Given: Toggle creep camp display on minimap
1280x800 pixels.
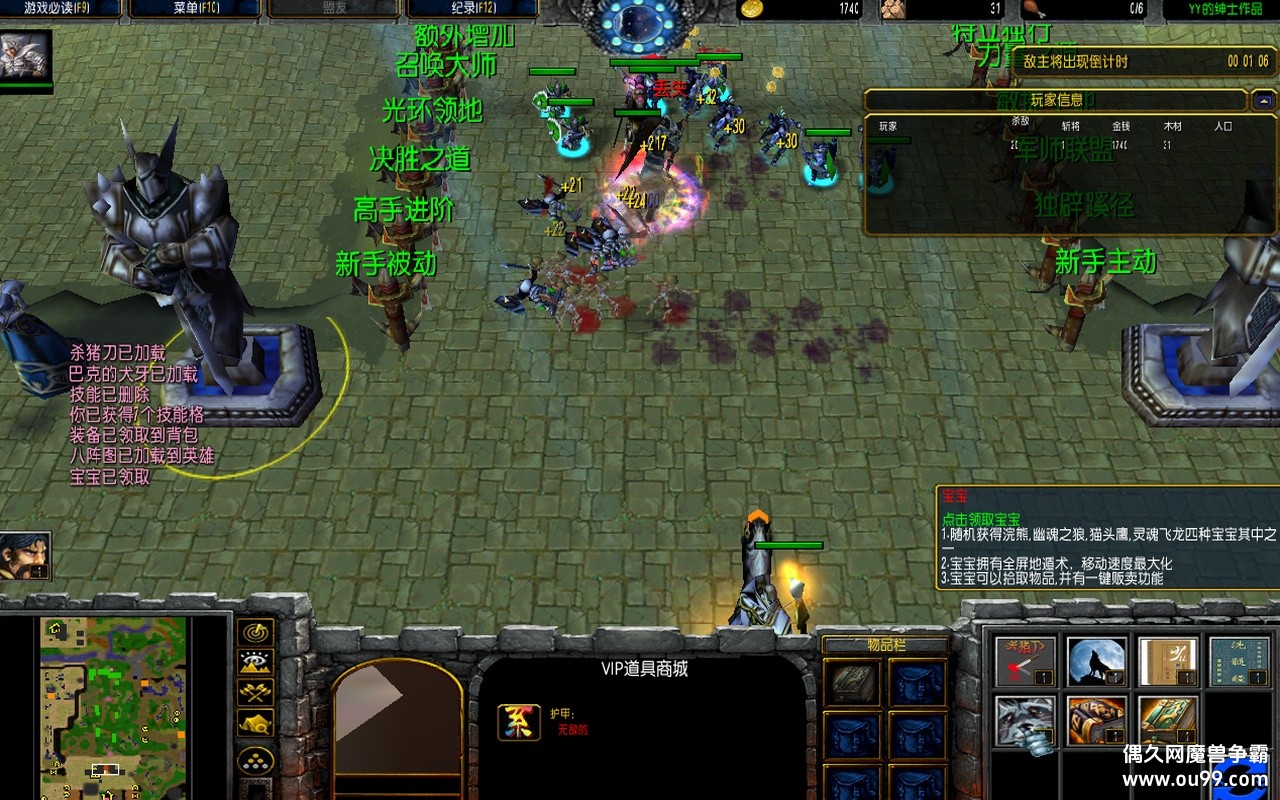Looking at the screenshot, I should (x=256, y=722).
